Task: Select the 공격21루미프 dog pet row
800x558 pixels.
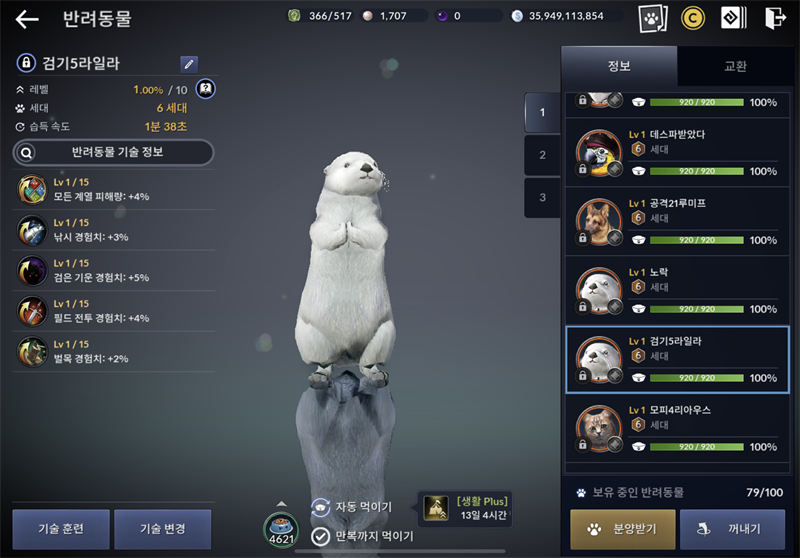Action: click(677, 222)
